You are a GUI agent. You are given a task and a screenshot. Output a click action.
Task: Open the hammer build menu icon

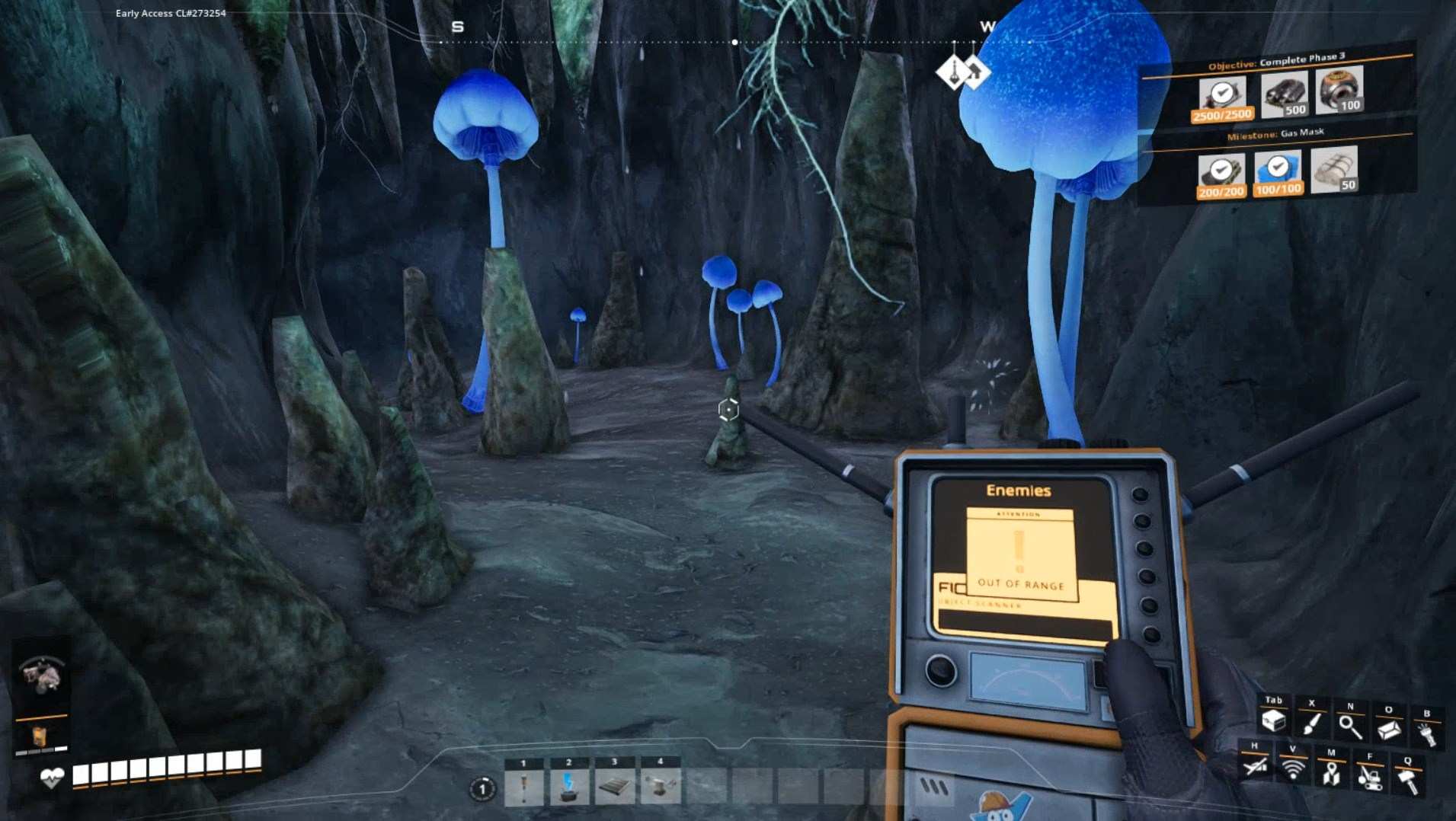(1407, 780)
